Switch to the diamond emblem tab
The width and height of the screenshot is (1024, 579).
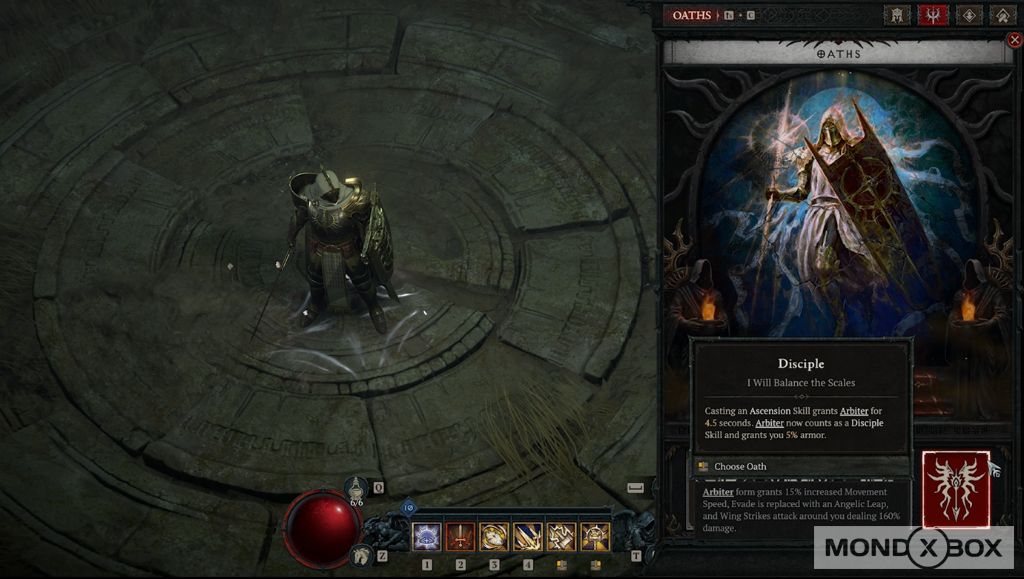969,15
